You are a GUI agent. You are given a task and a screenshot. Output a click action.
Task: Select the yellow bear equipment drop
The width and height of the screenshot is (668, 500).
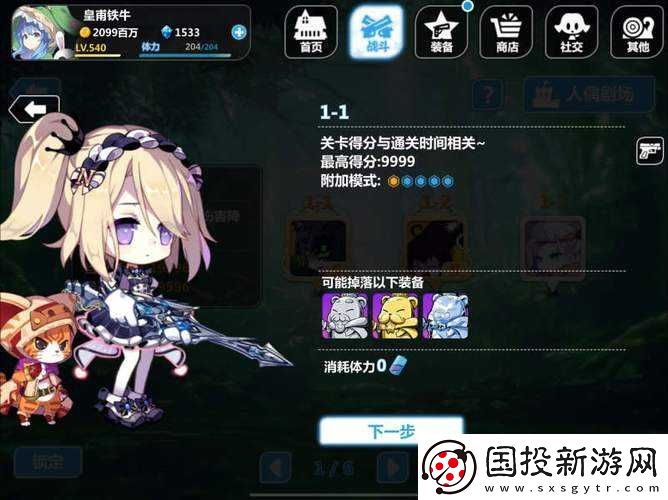pos(392,315)
